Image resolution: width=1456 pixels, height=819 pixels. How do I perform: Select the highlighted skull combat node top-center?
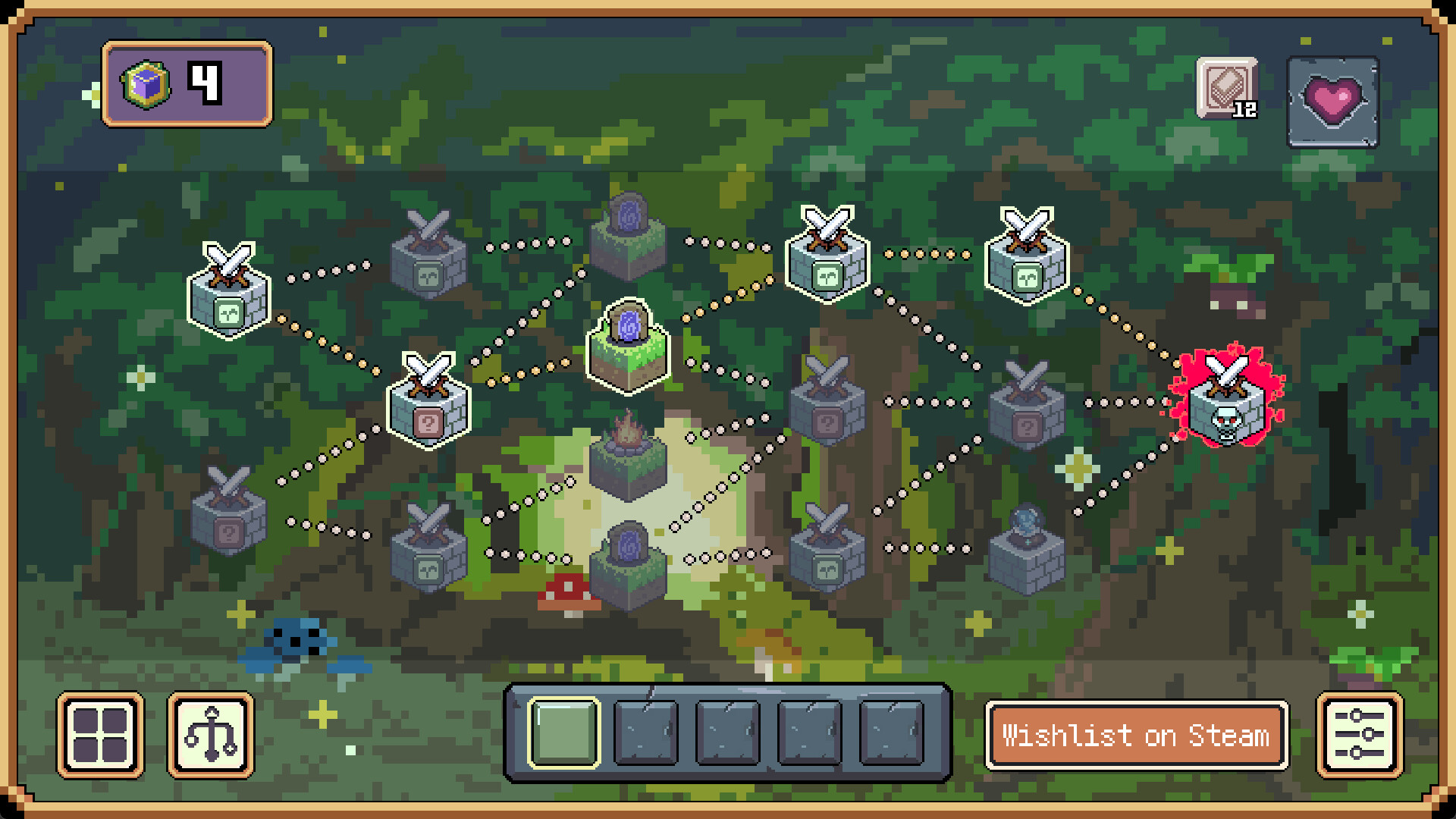pos(828,254)
